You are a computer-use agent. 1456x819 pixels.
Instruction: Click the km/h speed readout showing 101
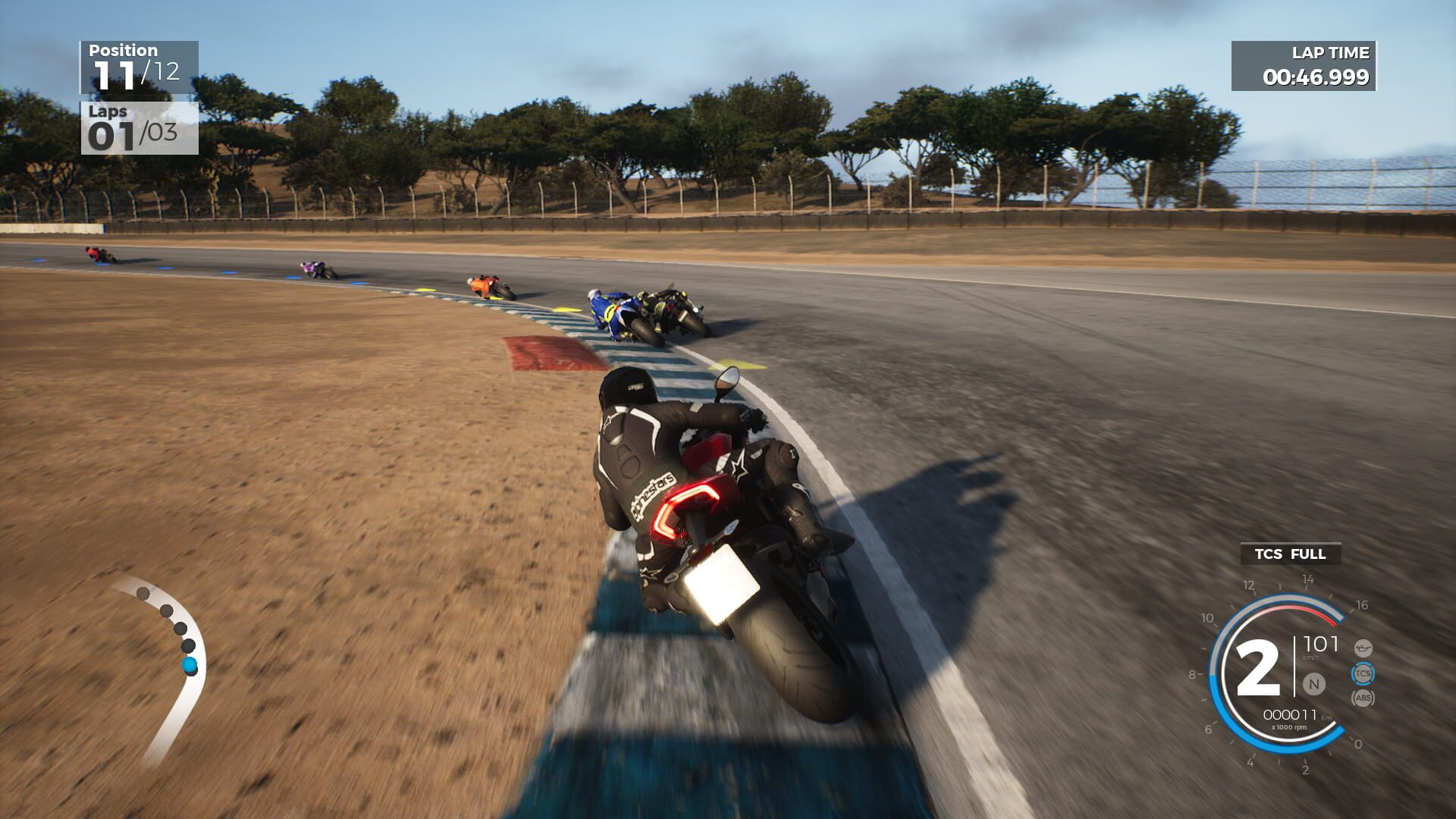coord(1321,643)
